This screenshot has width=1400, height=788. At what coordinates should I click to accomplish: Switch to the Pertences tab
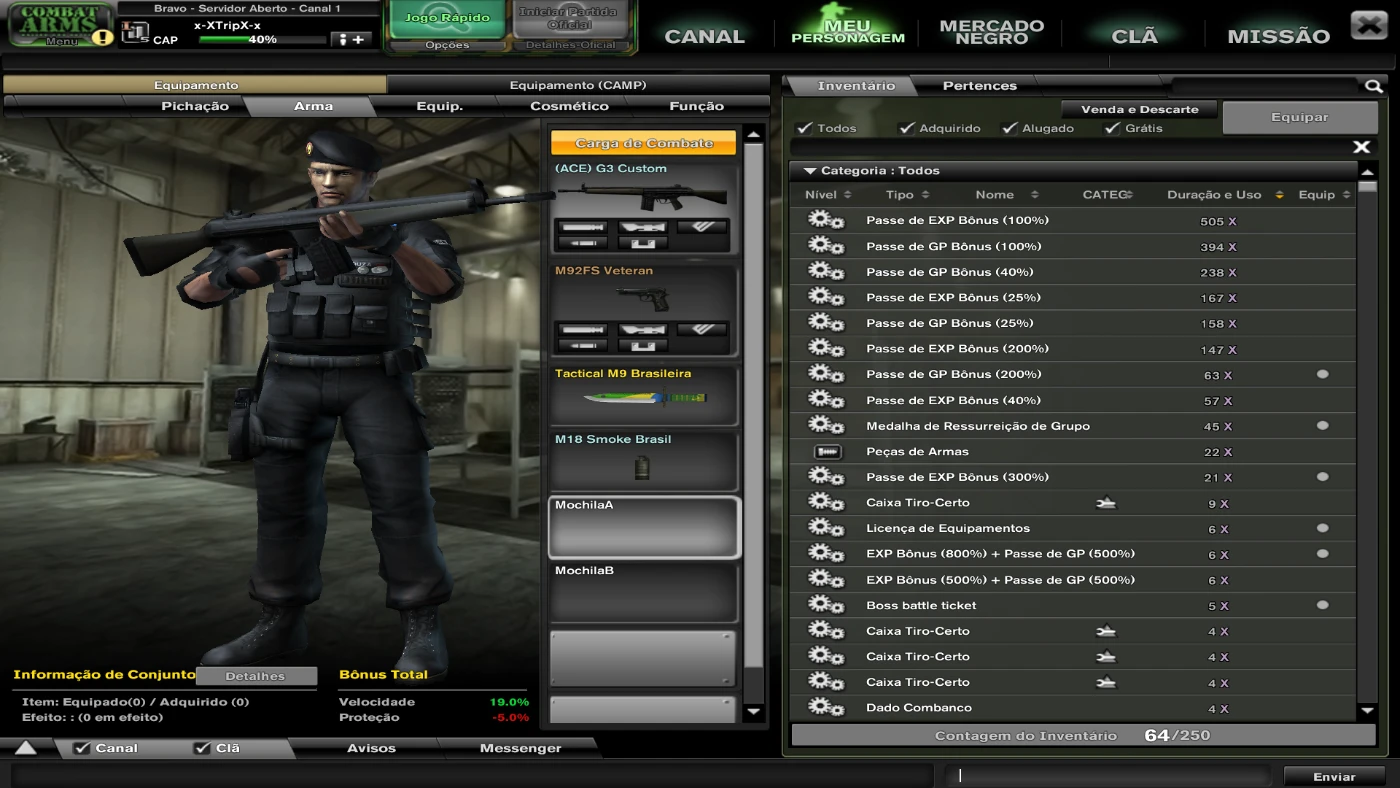coord(979,86)
